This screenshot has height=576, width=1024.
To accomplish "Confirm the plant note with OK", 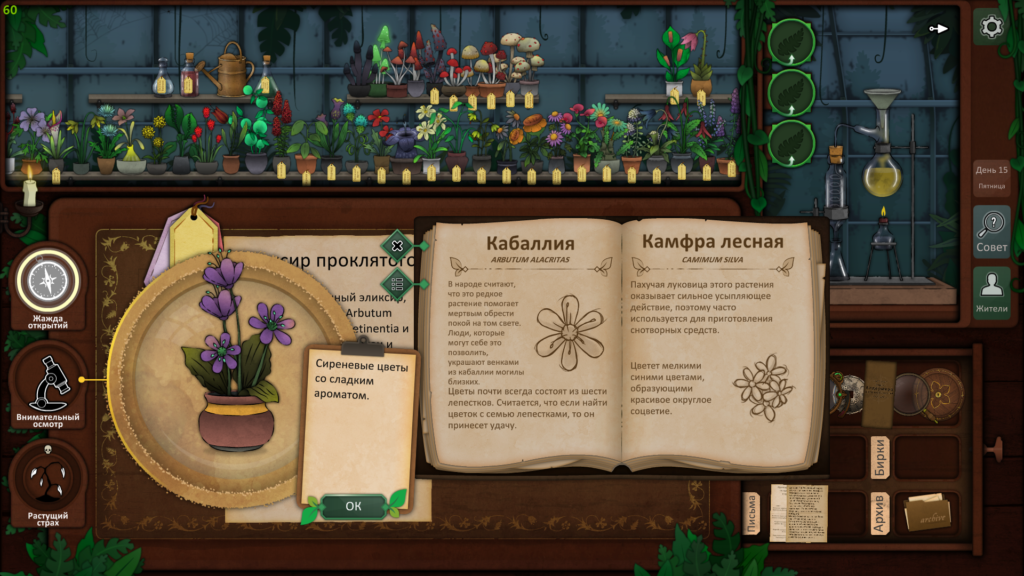I will [353, 506].
